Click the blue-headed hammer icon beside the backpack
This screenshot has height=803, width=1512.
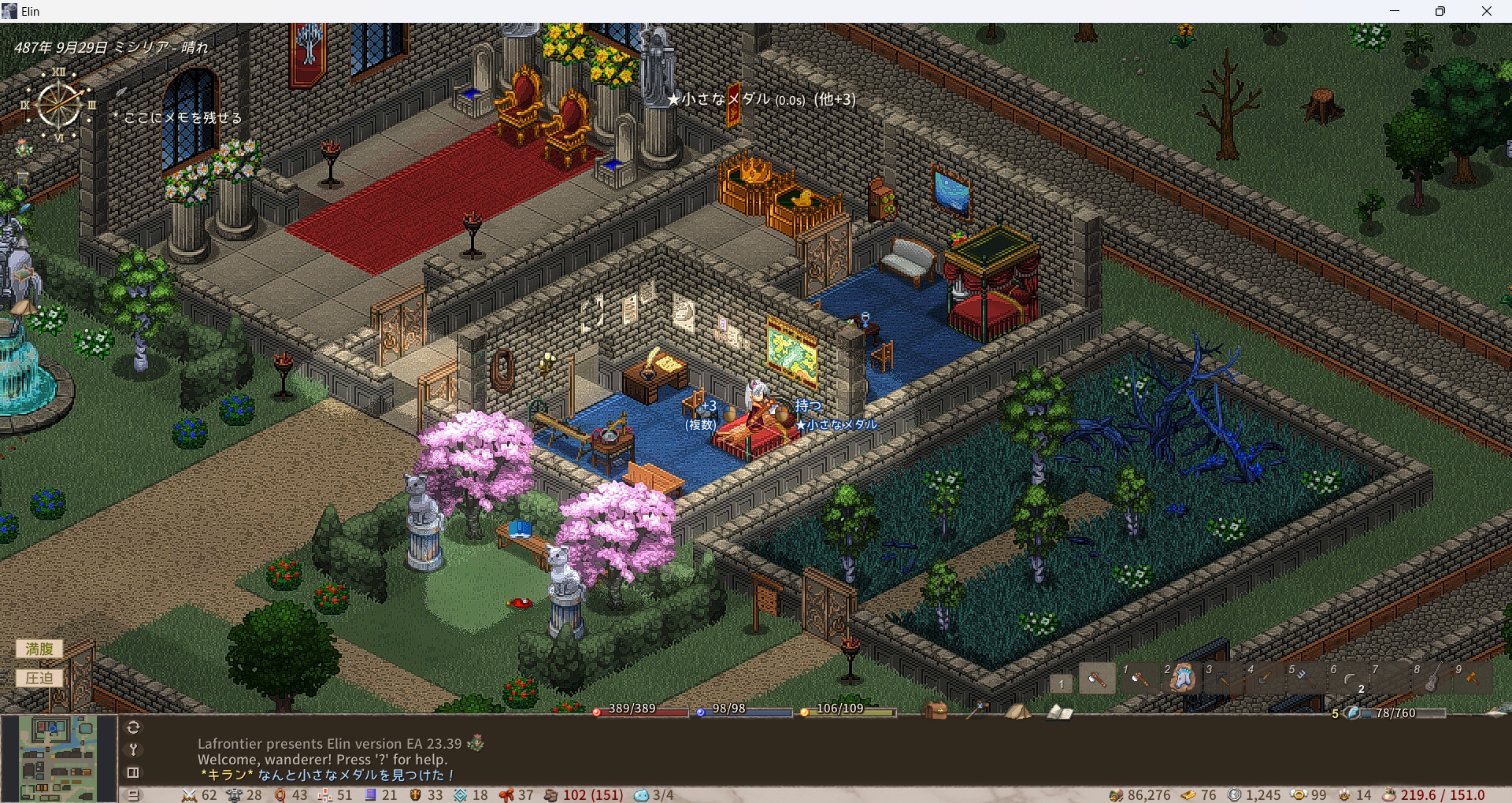point(976,710)
